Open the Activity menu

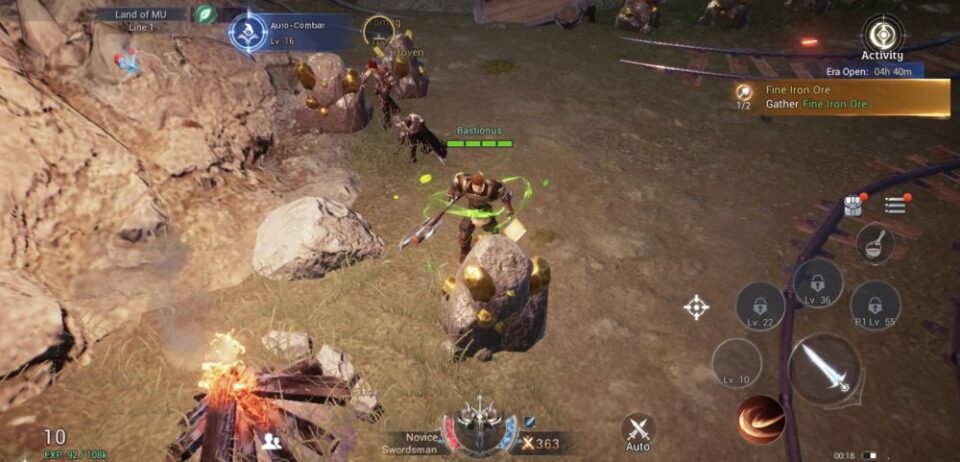tap(882, 36)
